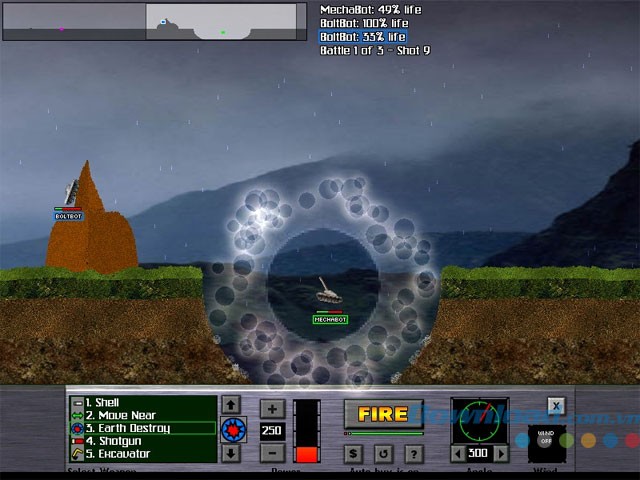Screen dimensions: 640x480
Task: Close the control panel with X
Action: pyautogui.click(x=556, y=405)
